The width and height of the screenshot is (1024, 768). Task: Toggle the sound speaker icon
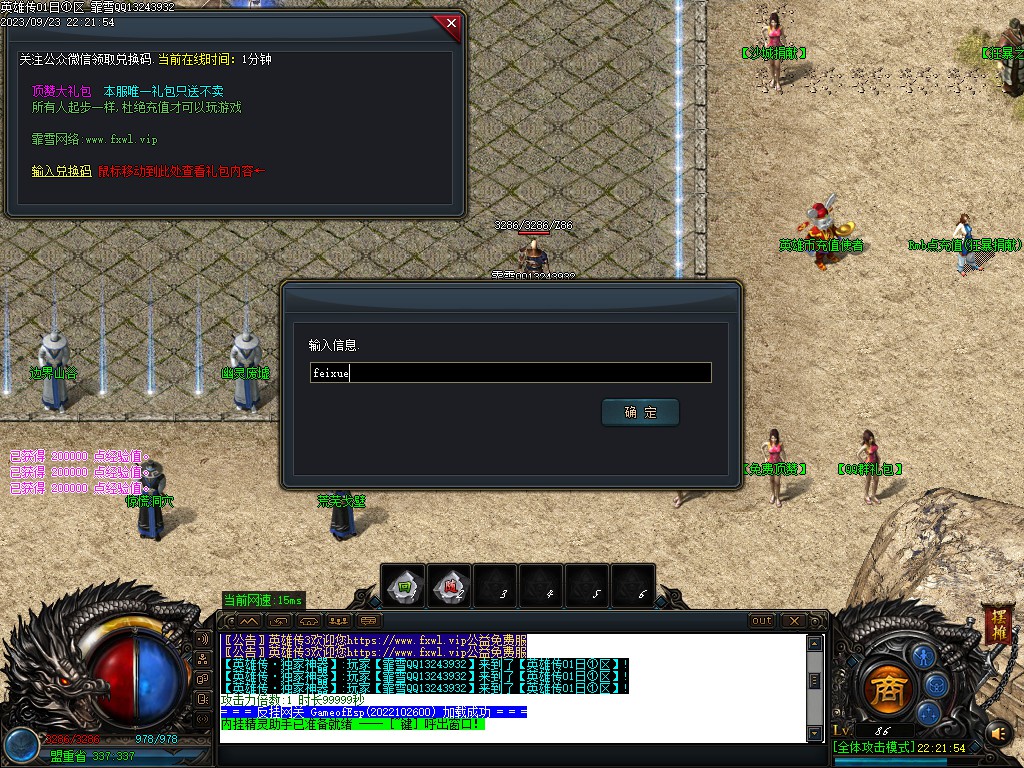(x=996, y=733)
